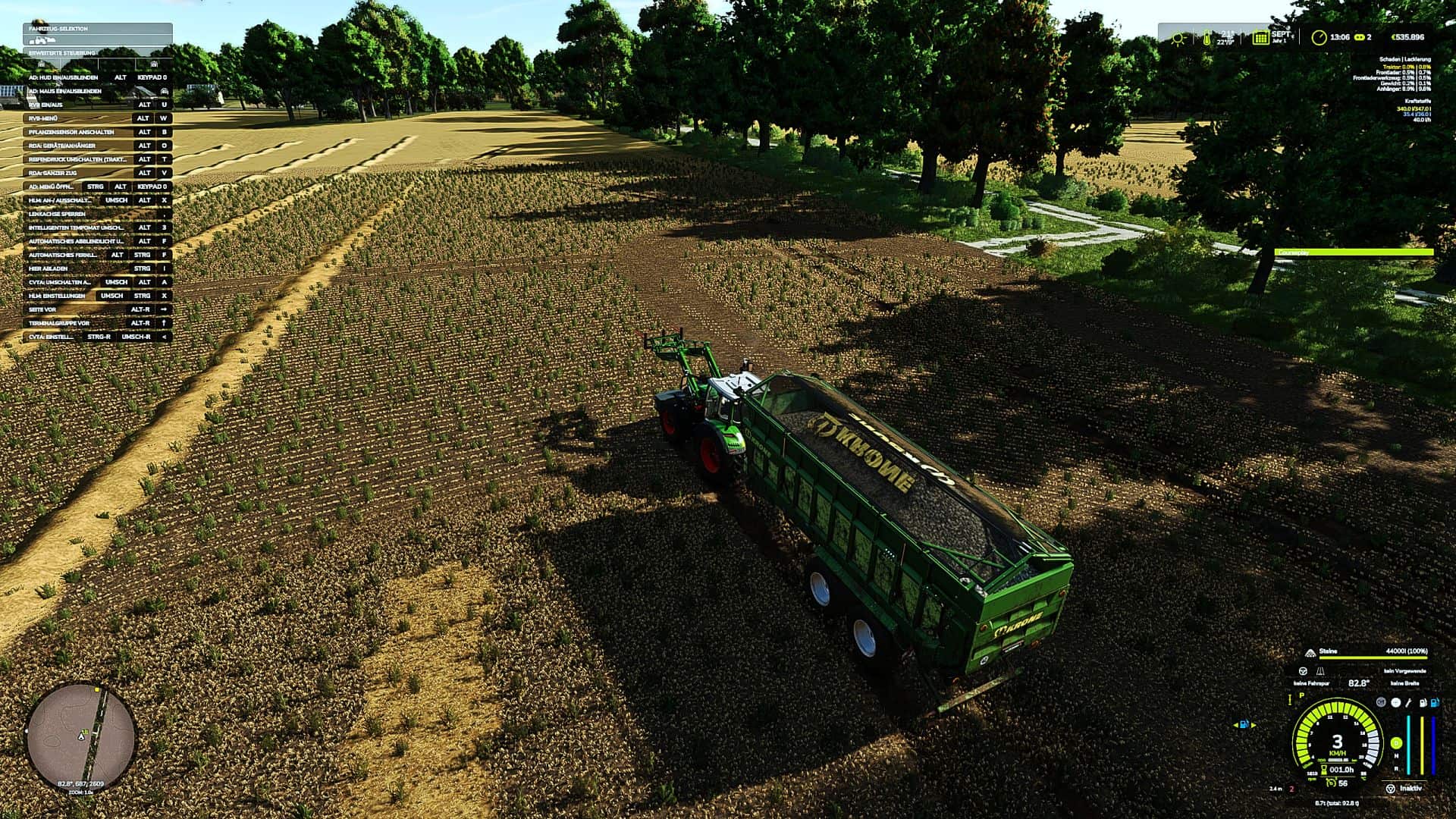Click 'HIER ABLADEN' command
The width and height of the screenshot is (1456, 819).
pos(47,268)
